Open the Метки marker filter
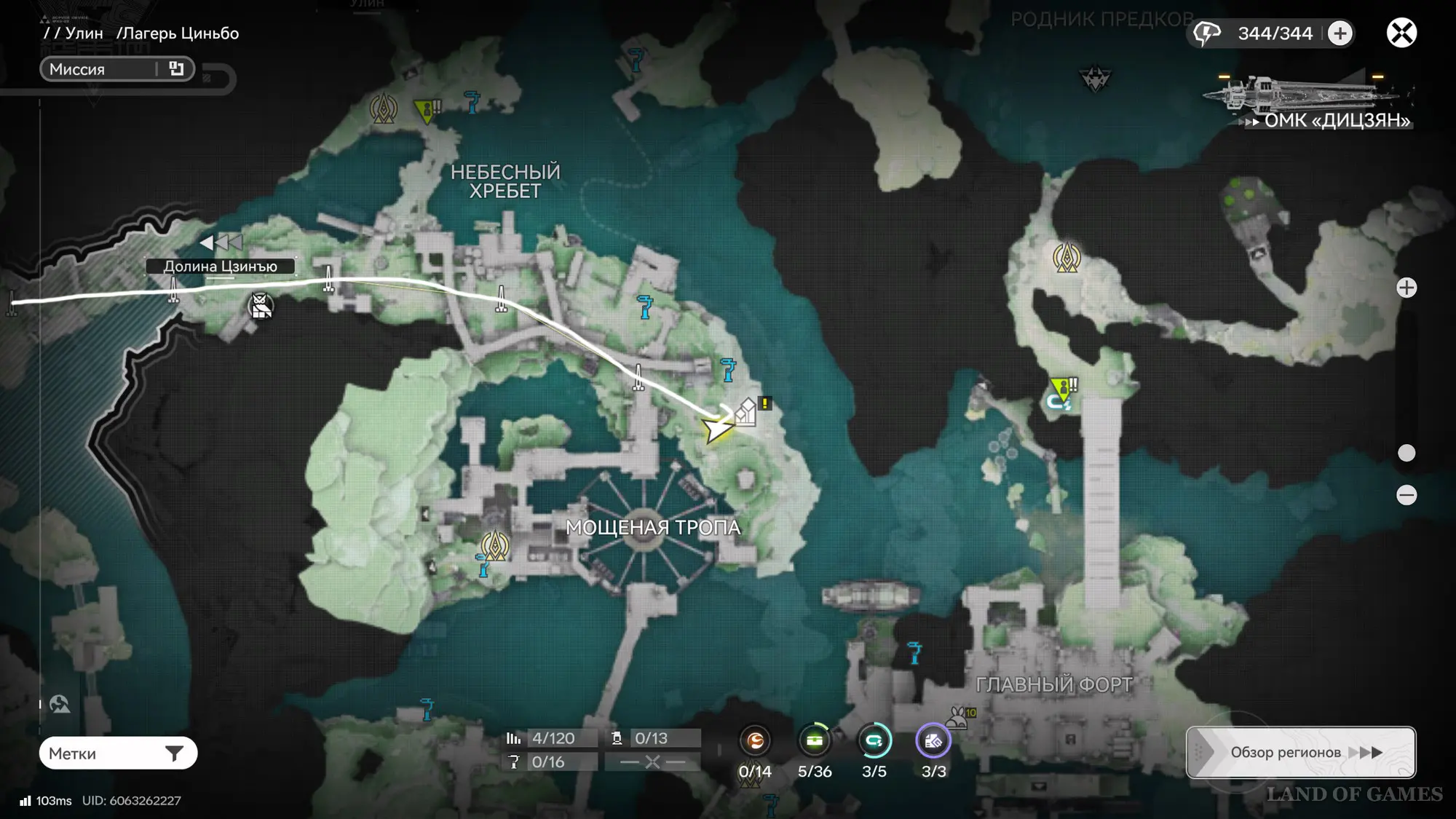The image size is (1456, 819). tap(118, 753)
